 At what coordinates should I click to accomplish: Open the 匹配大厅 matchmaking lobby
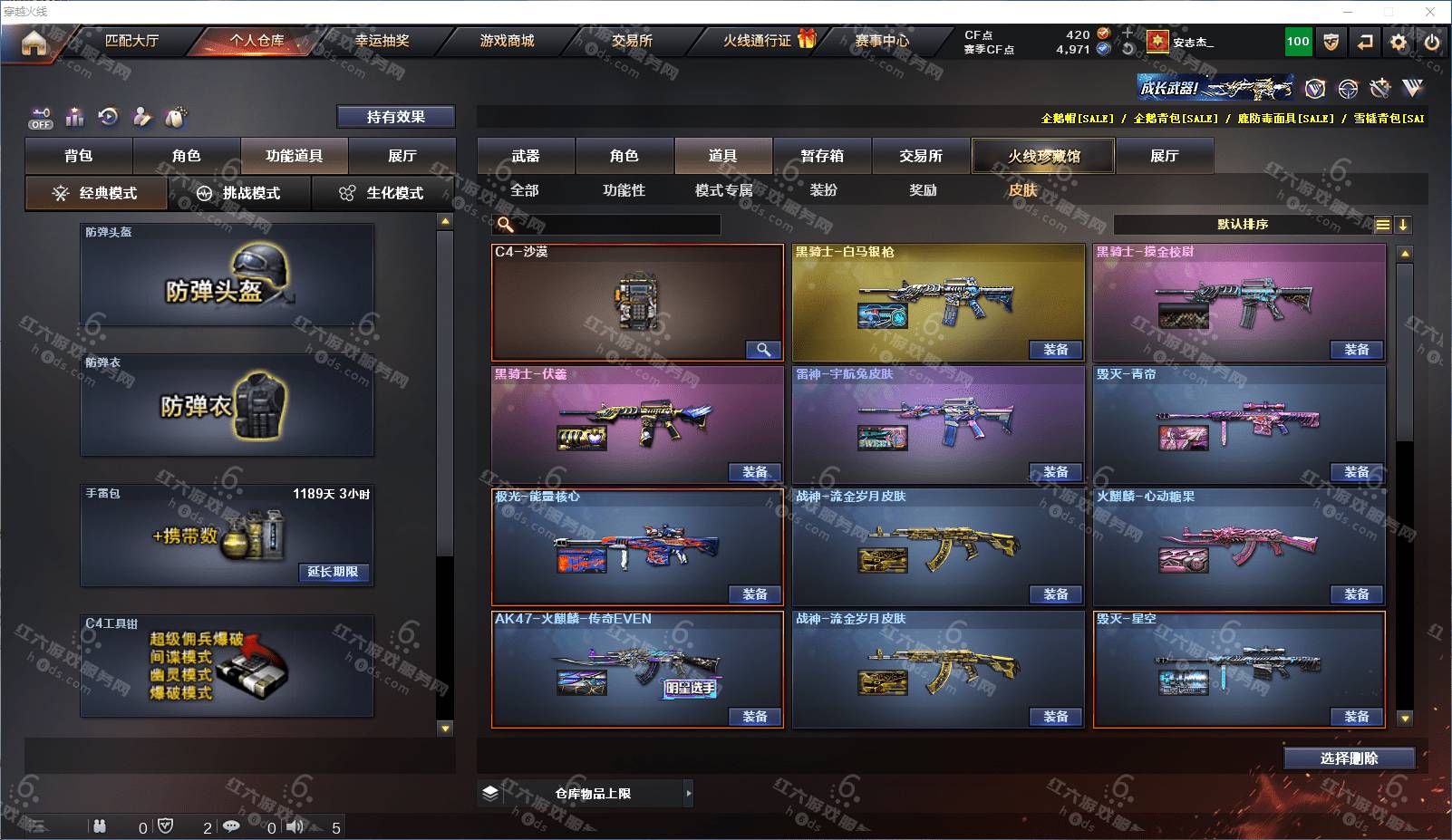(x=131, y=41)
